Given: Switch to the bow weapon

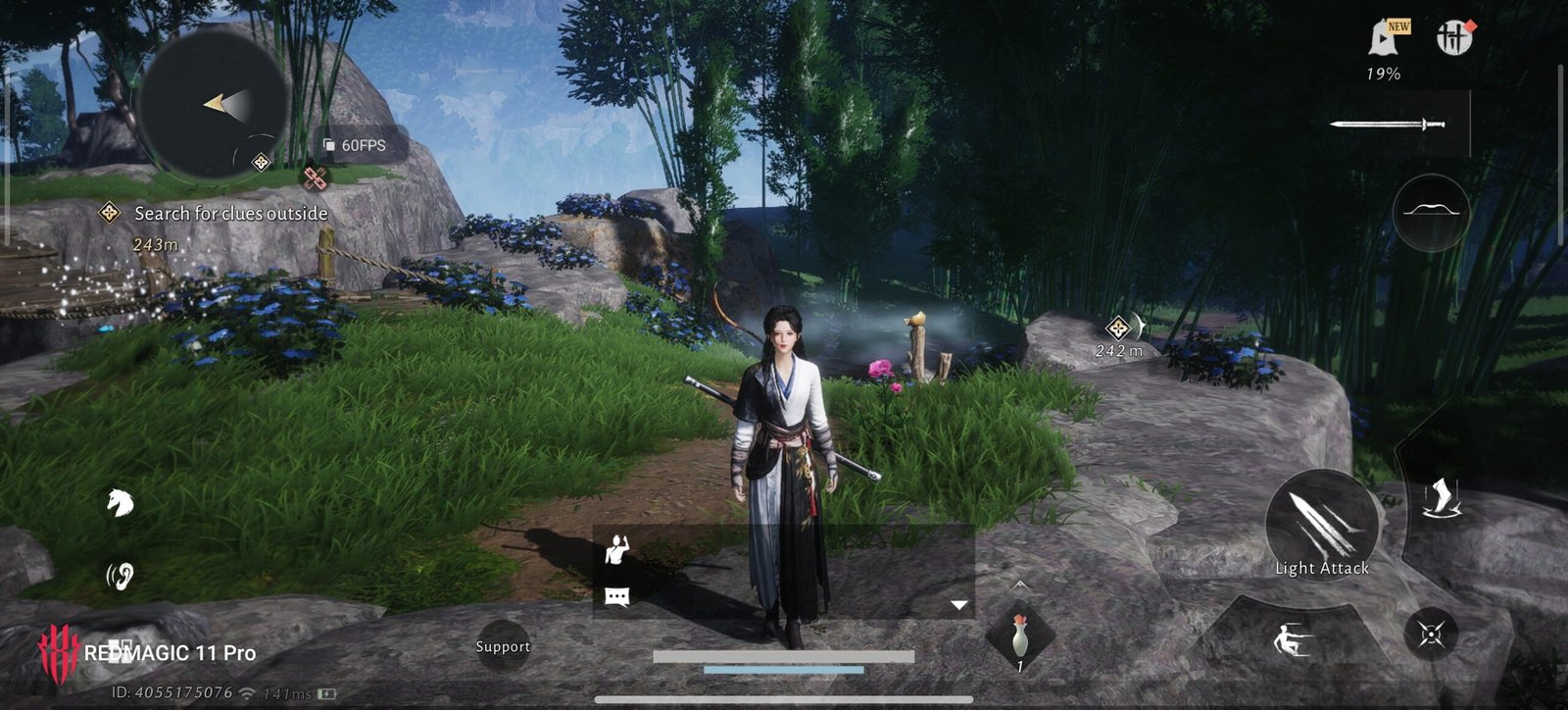Looking at the screenshot, I should click(x=1431, y=212).
